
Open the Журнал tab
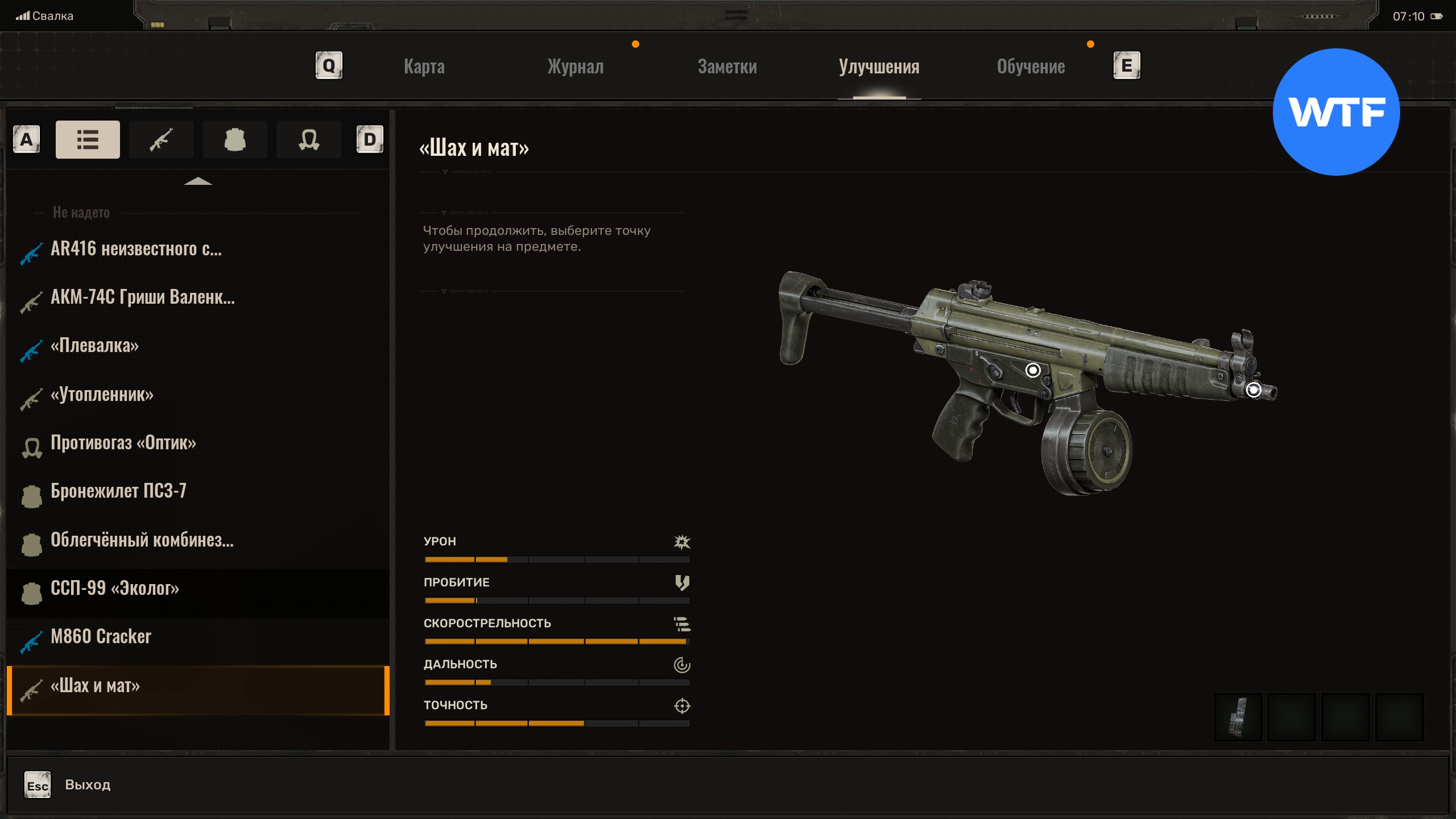coord(575,67)
